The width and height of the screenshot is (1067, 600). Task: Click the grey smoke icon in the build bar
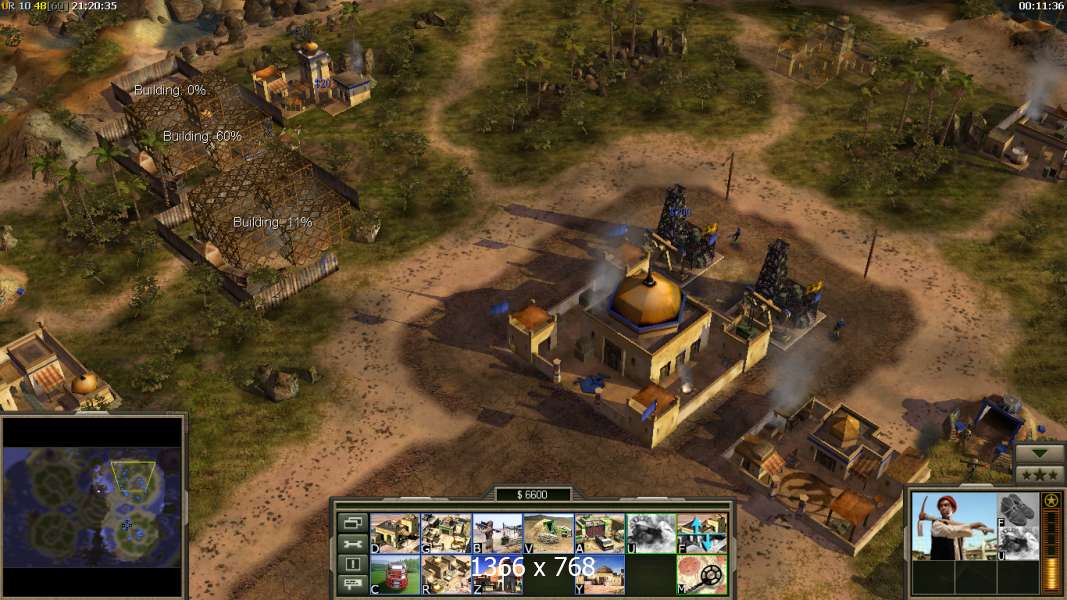pyautogui.click(x=651, y=533)
